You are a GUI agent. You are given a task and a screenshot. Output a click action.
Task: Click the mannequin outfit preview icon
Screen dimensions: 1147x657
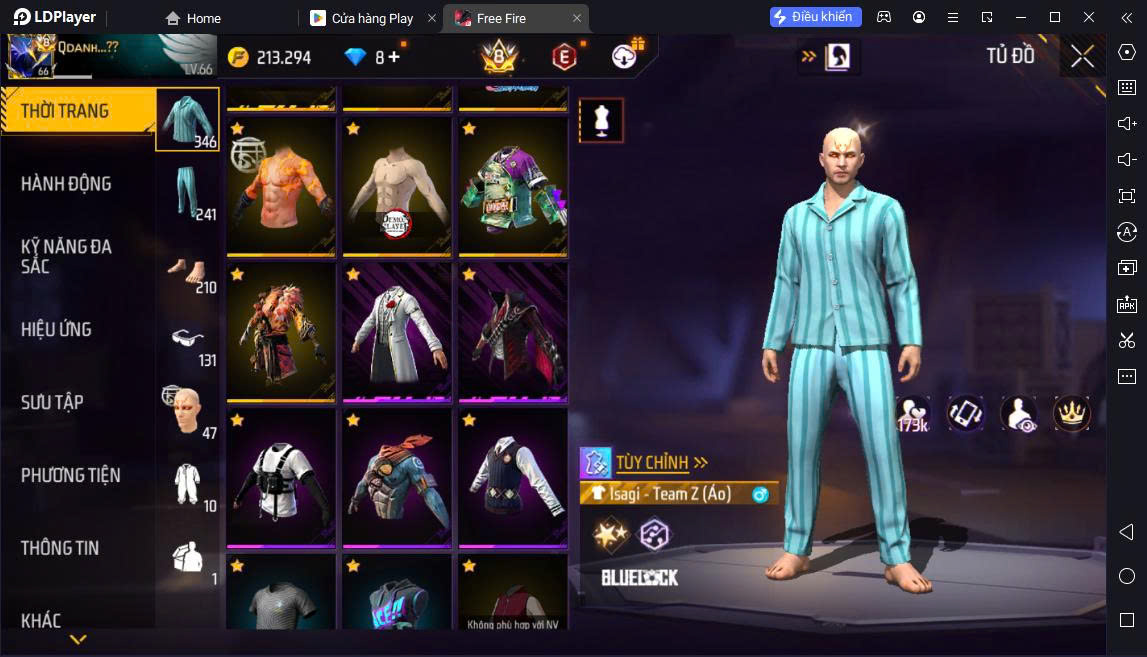coord(601,121)
